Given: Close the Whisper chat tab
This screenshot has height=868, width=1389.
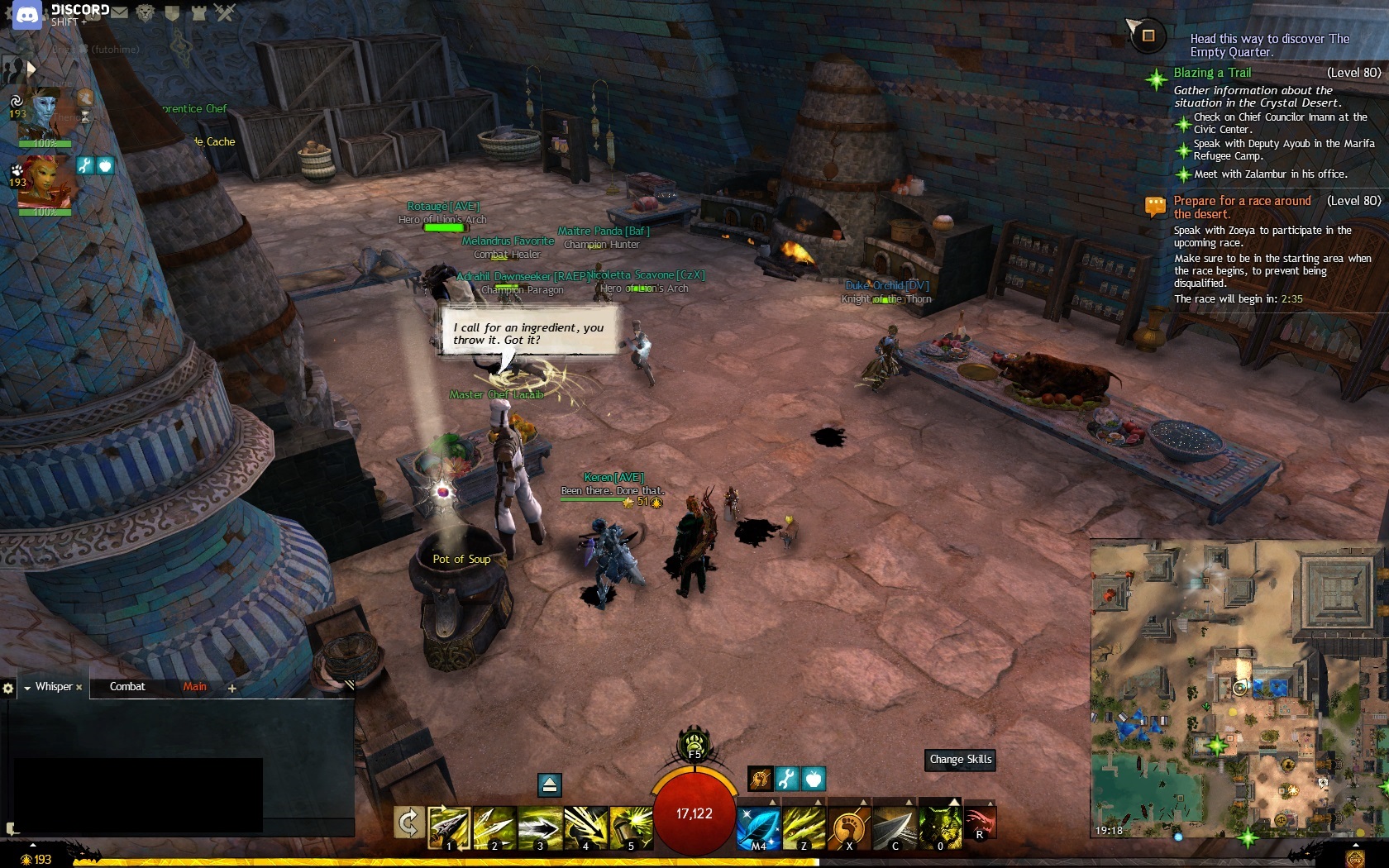Looking at the screenshot, I should [79, 688].
